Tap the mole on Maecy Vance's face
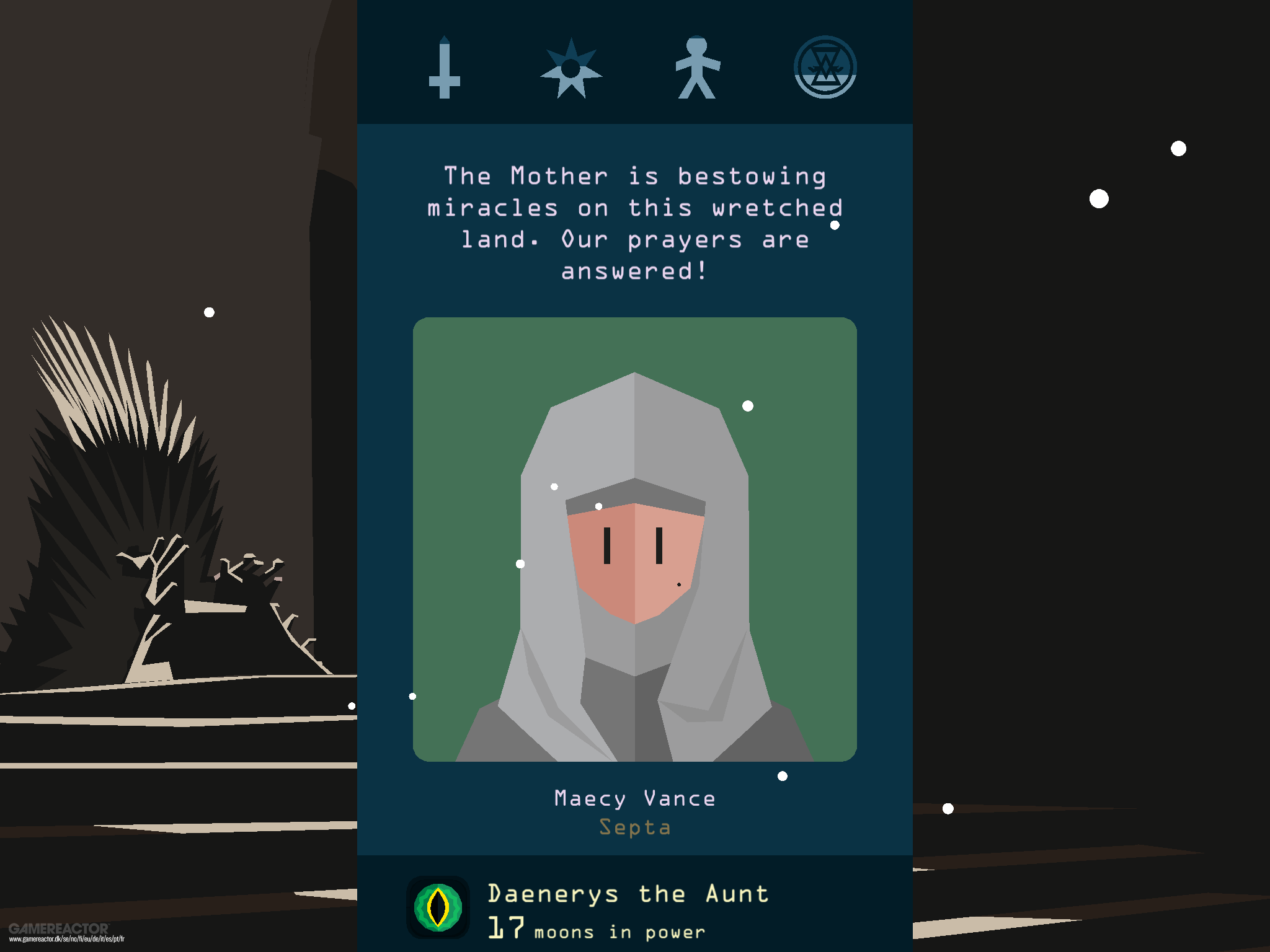 coord(678,584)
